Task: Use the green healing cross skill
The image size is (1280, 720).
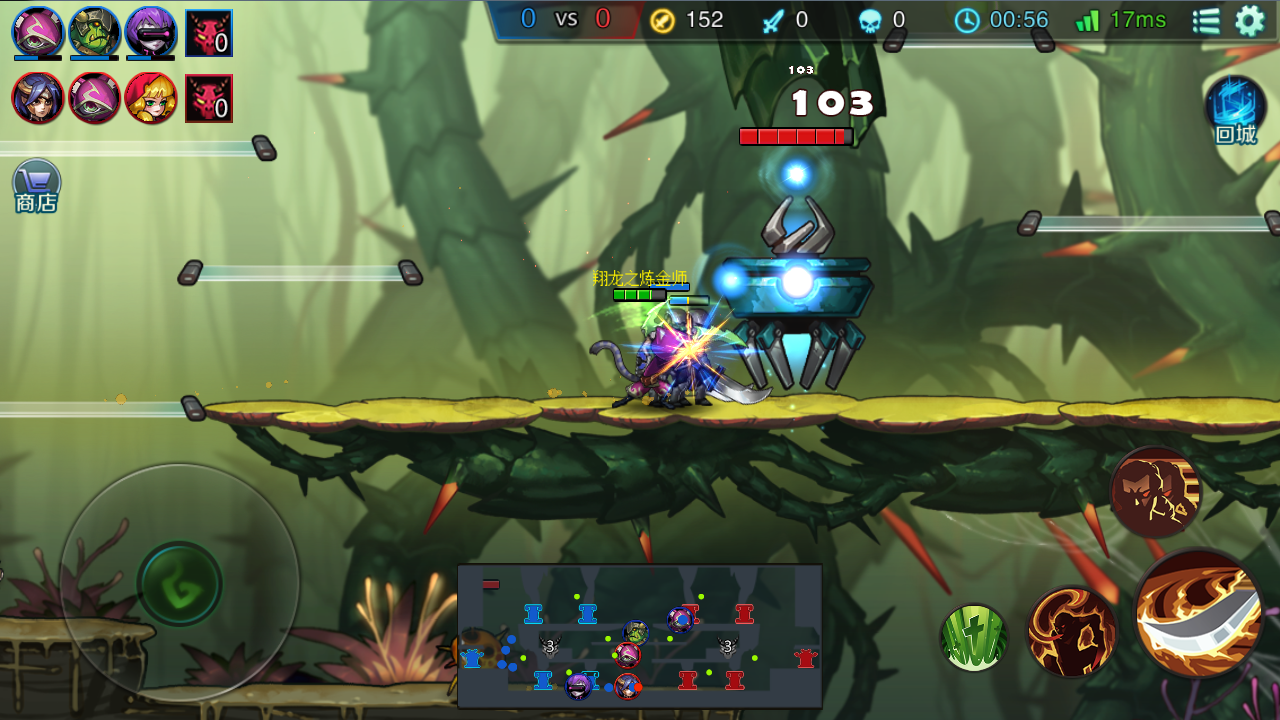Action: [973, 638]
